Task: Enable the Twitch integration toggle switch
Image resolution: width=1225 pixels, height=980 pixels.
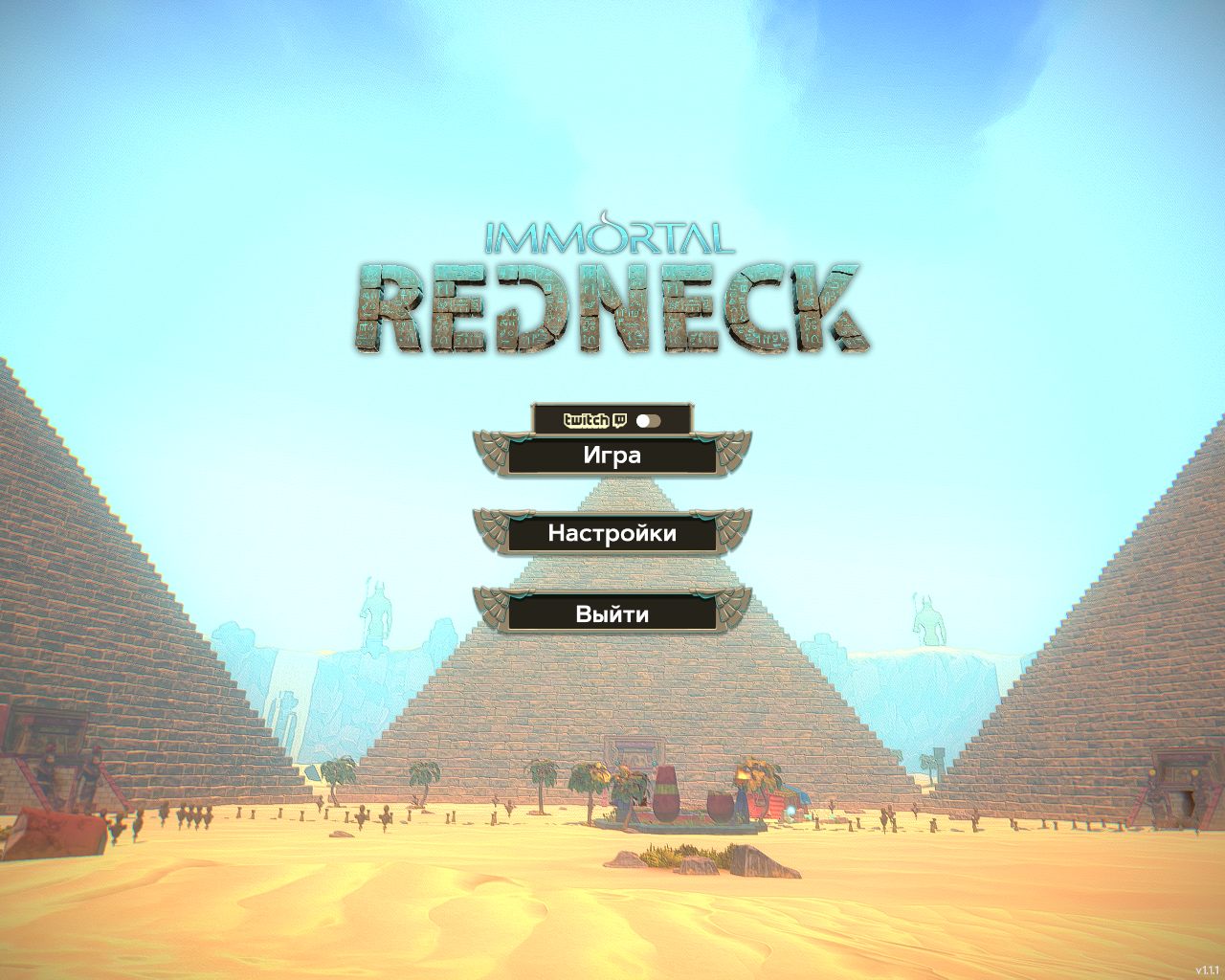Action: [x=649, y=420]
